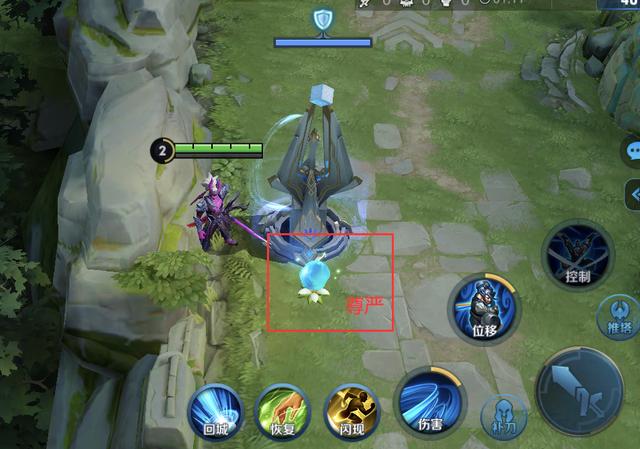Use the 恢复 heal spell
This screenshot has width=640, height=449.
coord(284,412)
